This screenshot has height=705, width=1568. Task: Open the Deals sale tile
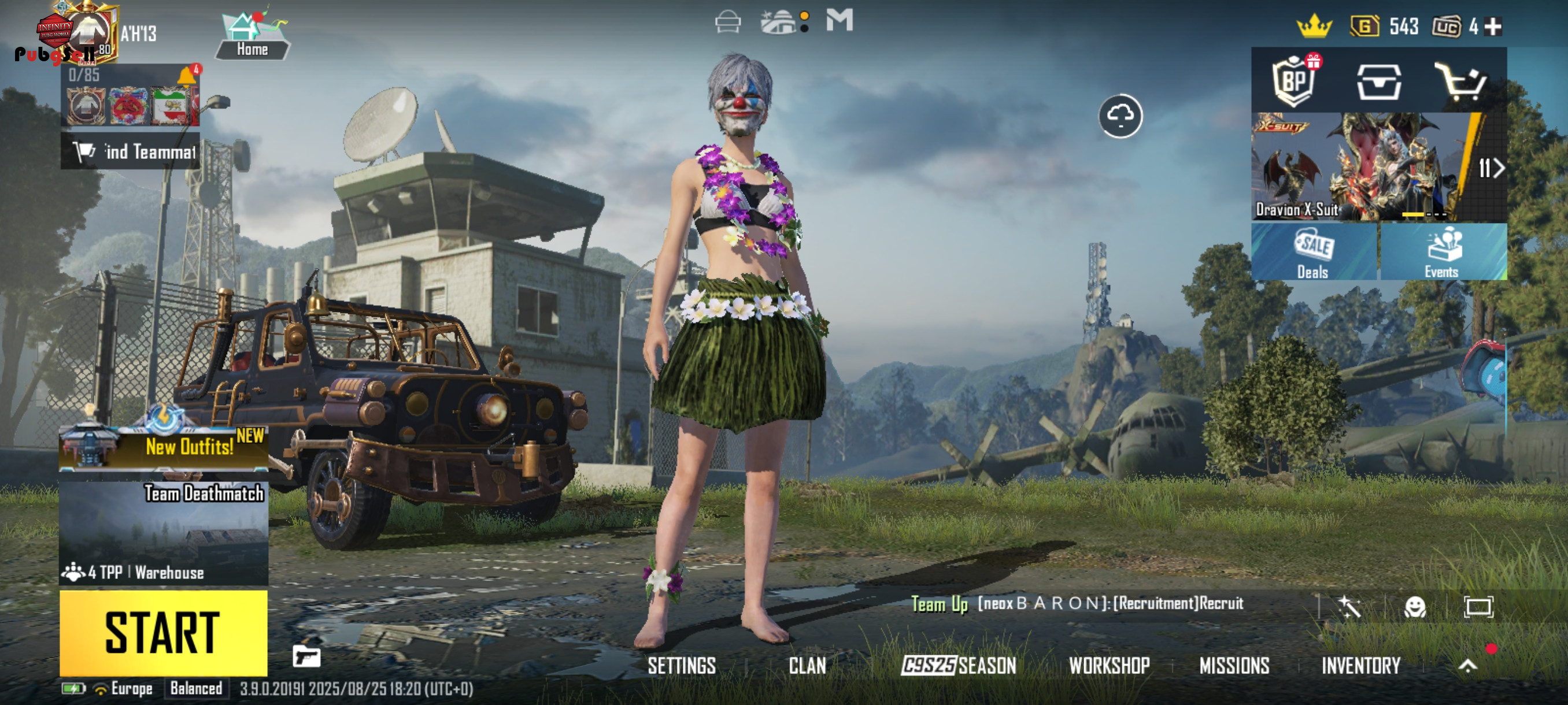(x=1314, y=252)
